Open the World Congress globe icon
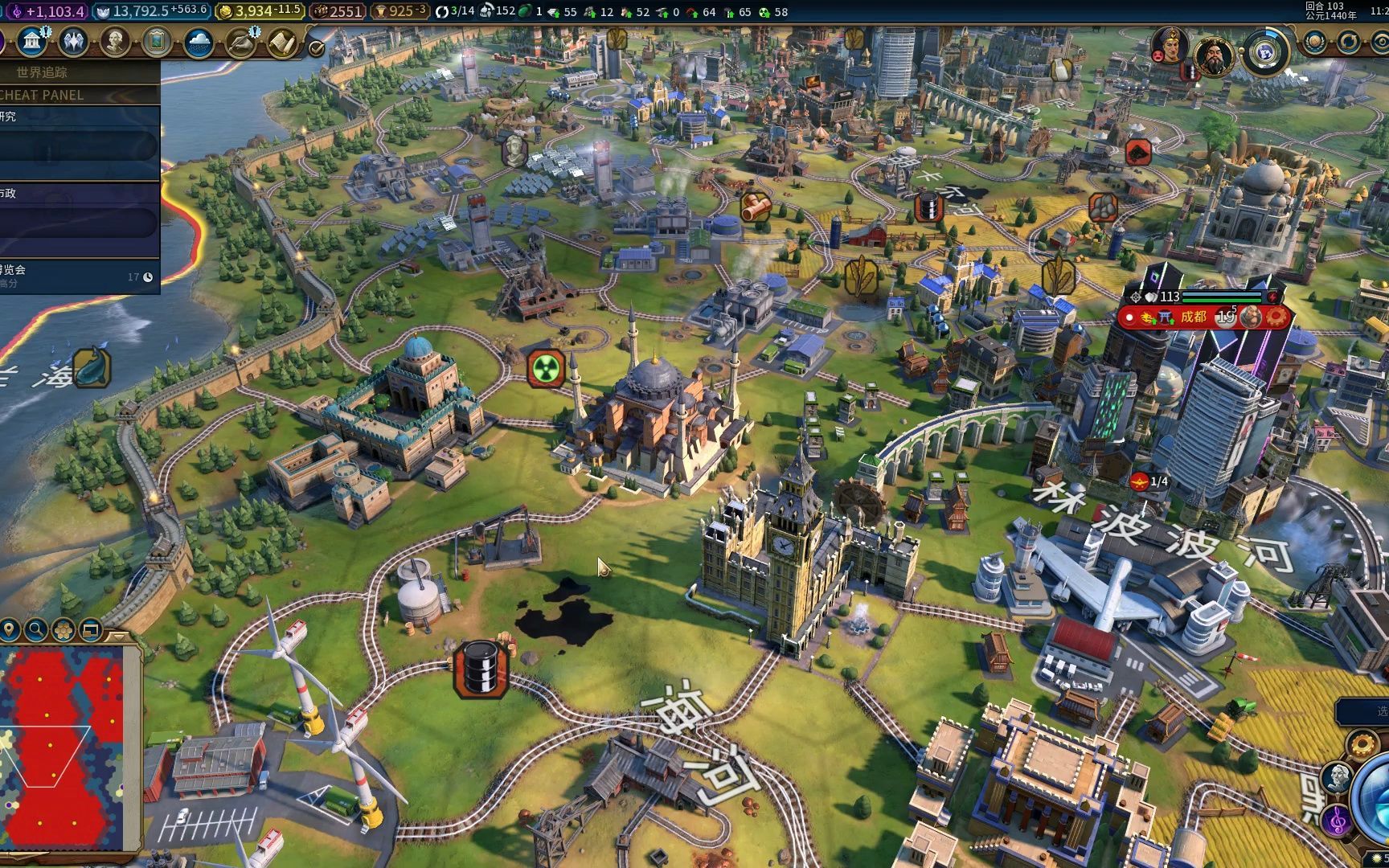This screenshot has width=1389, height=868. 1265,53
